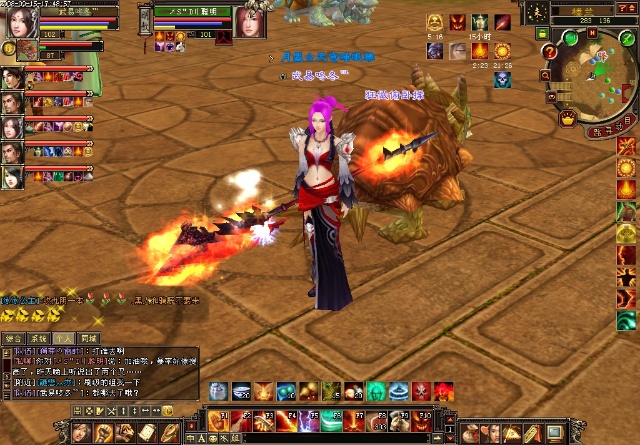Screen dimensions: 640x445
Task: Switch to the 同城 chat tab
Action: point(90,339)
